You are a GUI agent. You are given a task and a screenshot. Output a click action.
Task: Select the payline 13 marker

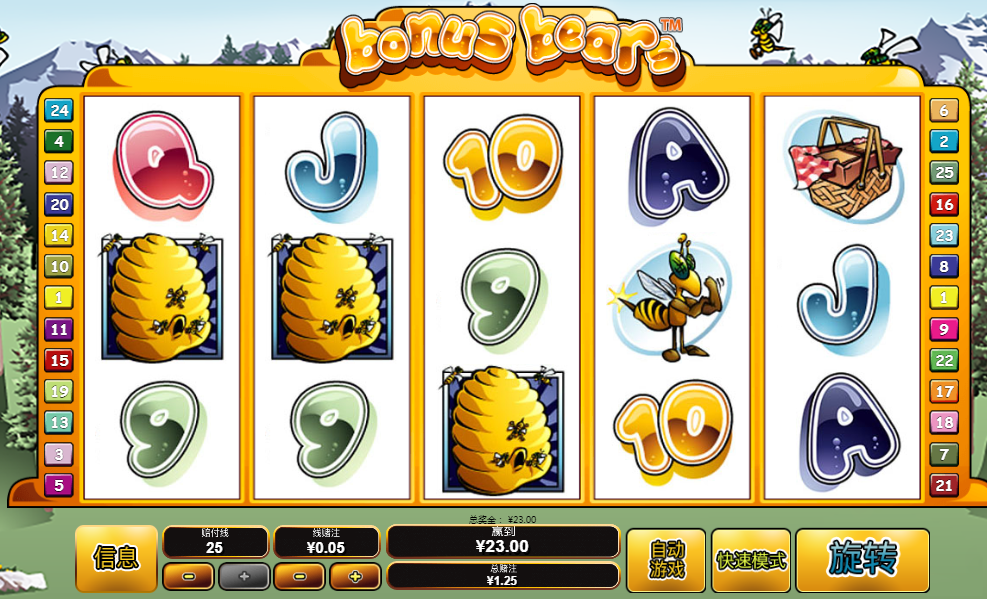(x=59, y=423)
